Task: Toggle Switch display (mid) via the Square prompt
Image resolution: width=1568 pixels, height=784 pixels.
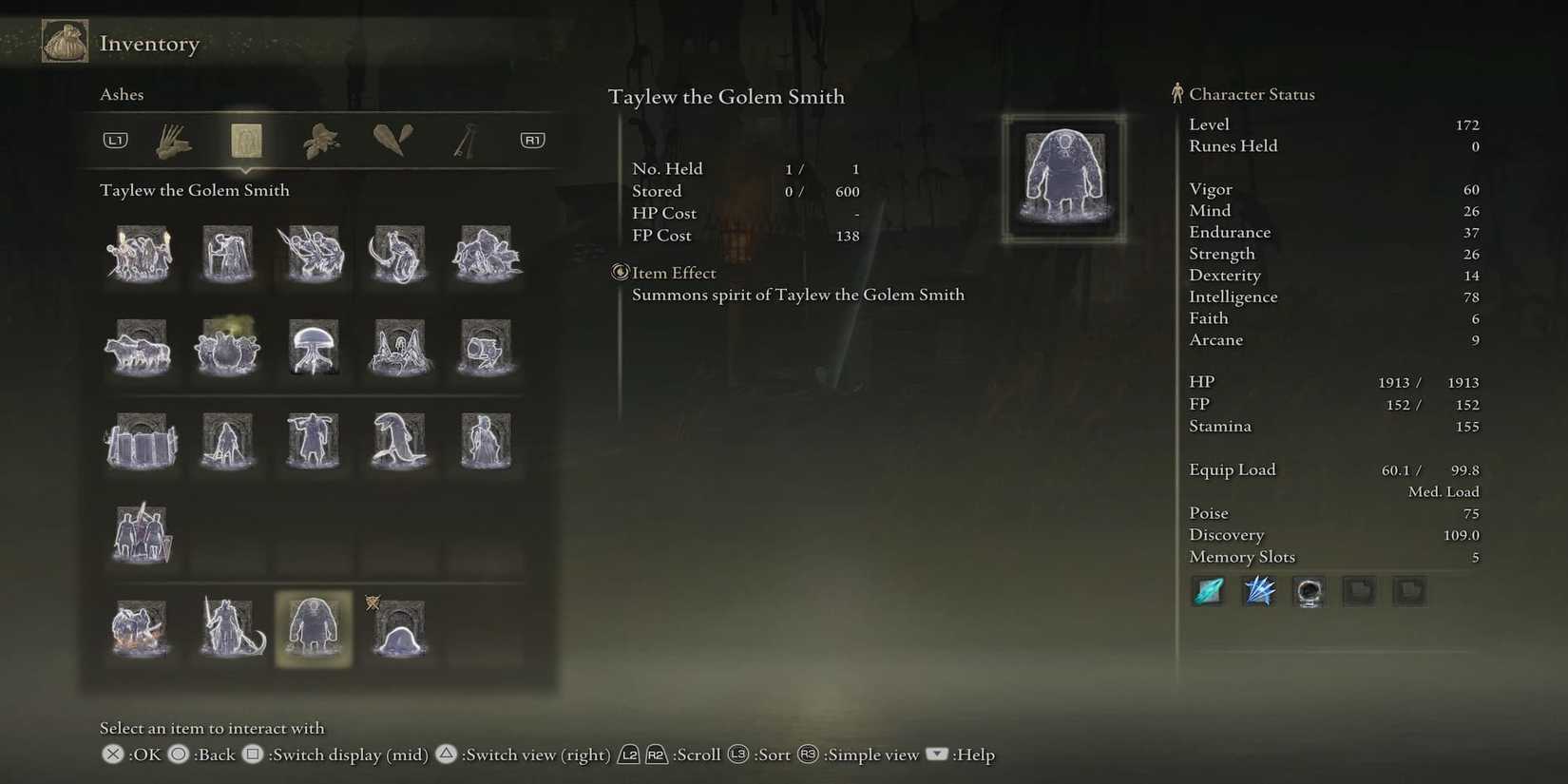Action: [x=252, y=754]
